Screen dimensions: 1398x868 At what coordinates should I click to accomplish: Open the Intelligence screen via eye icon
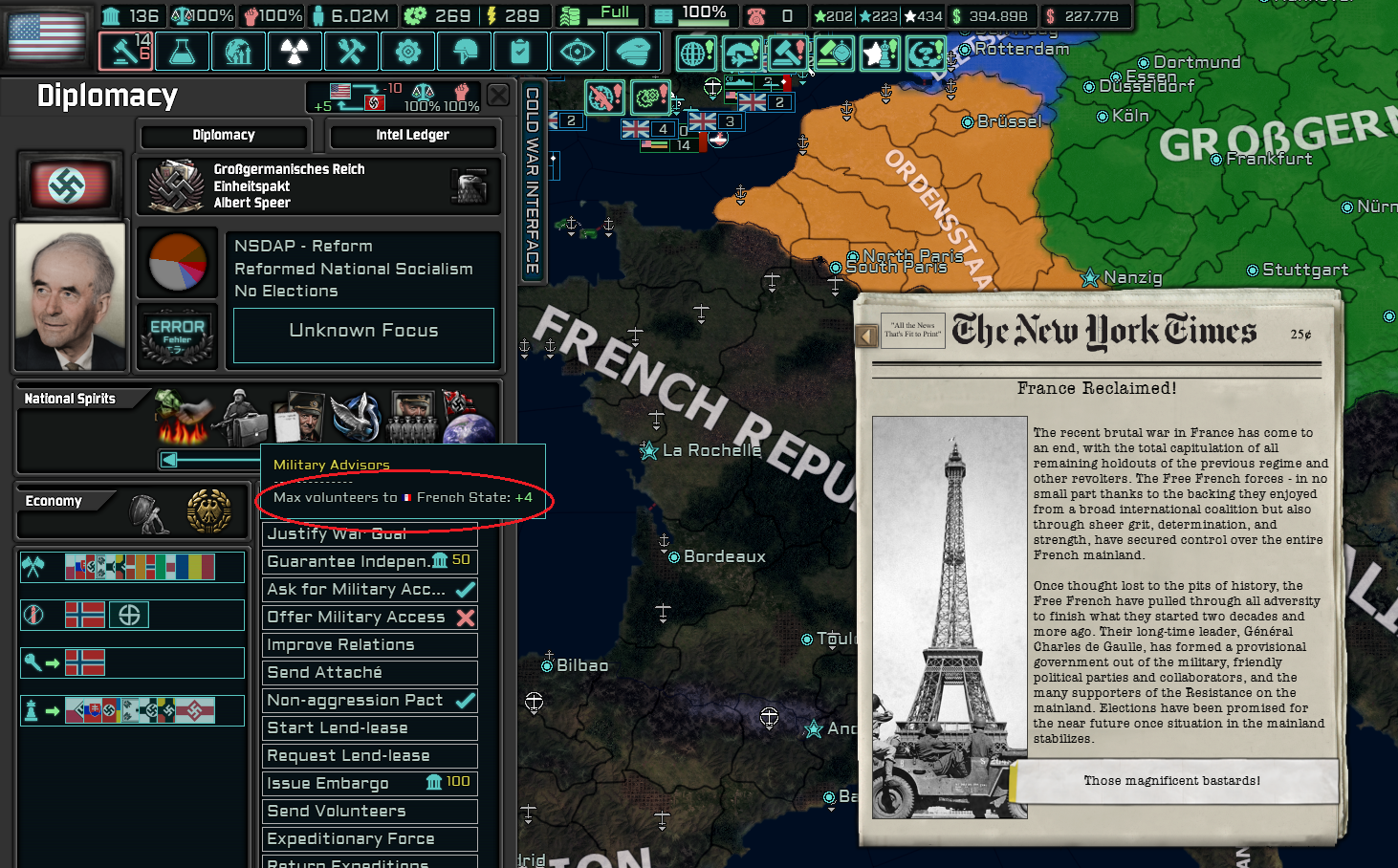pyautogui.click(x=578, y=51)
